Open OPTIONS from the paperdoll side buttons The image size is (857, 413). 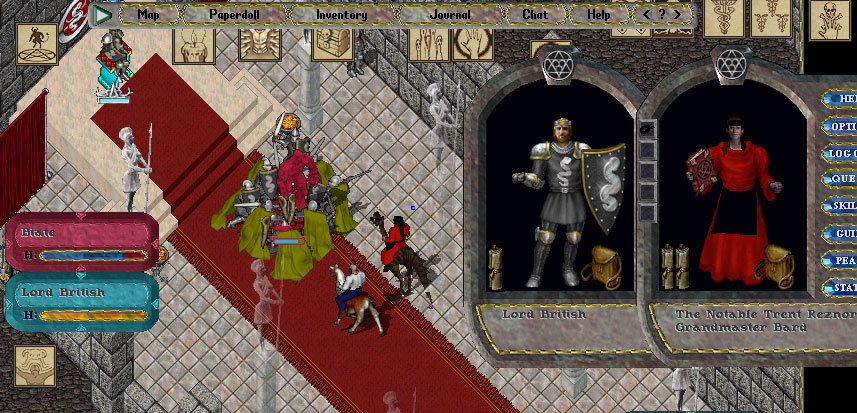[842, 127]
